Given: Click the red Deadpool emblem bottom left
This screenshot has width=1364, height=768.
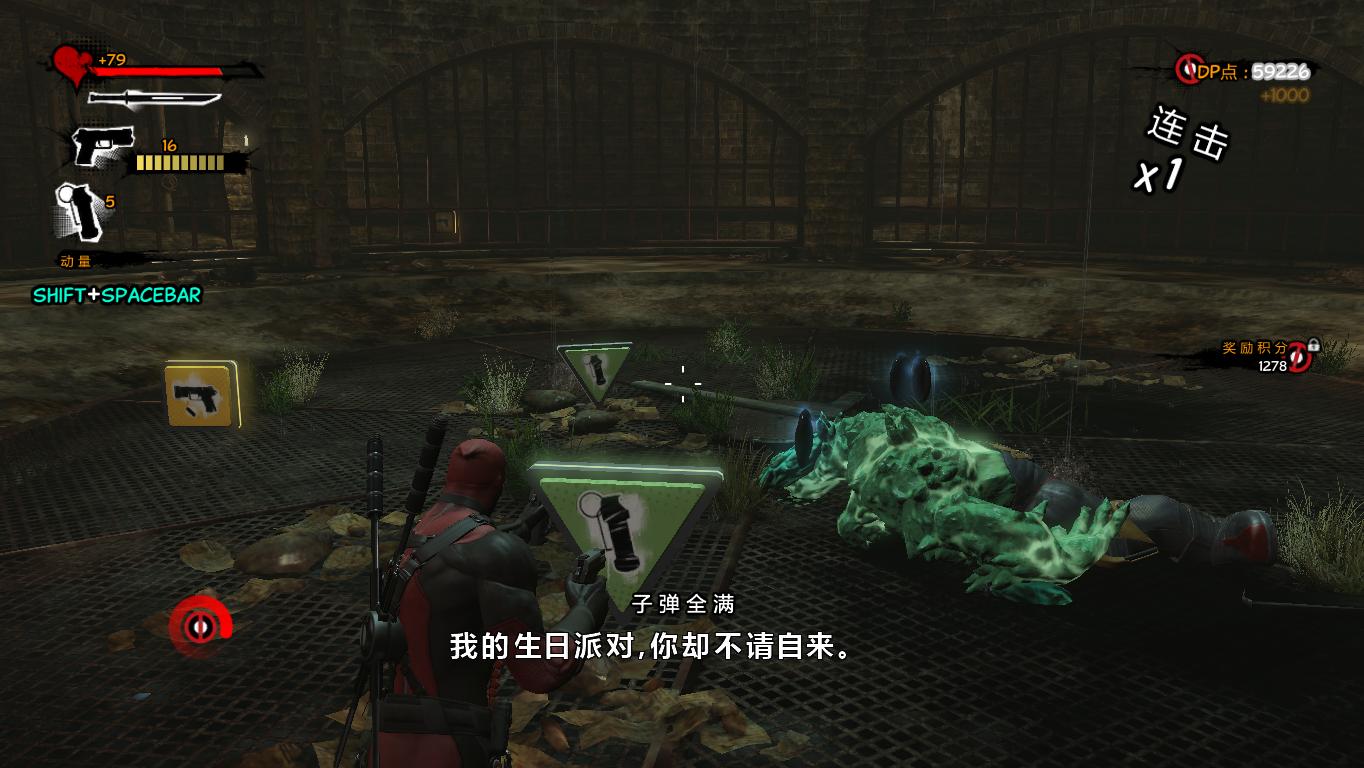Looking at the screenshot, I should point(199,626).
